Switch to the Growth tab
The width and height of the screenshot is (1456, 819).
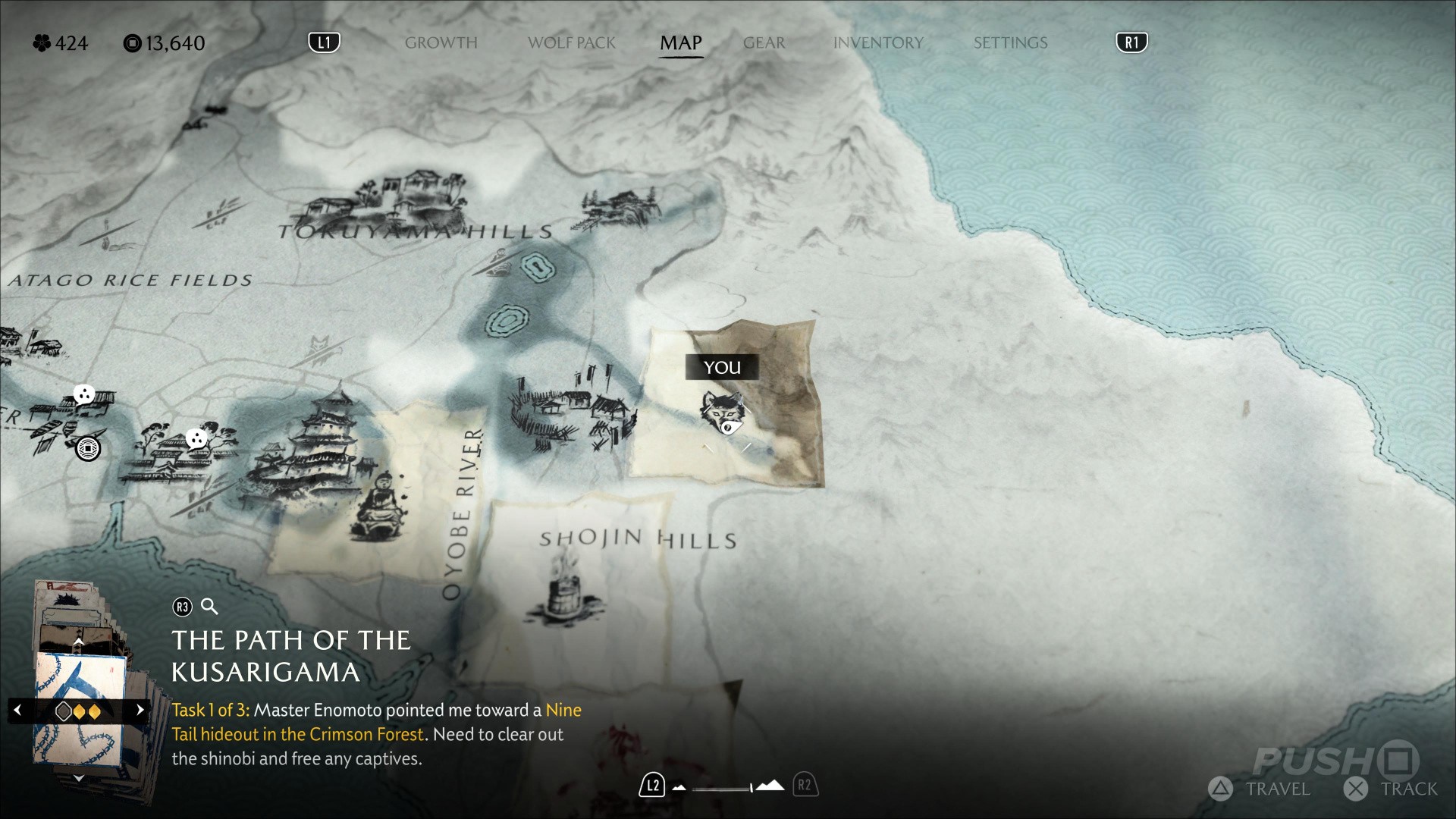point(441,42)
